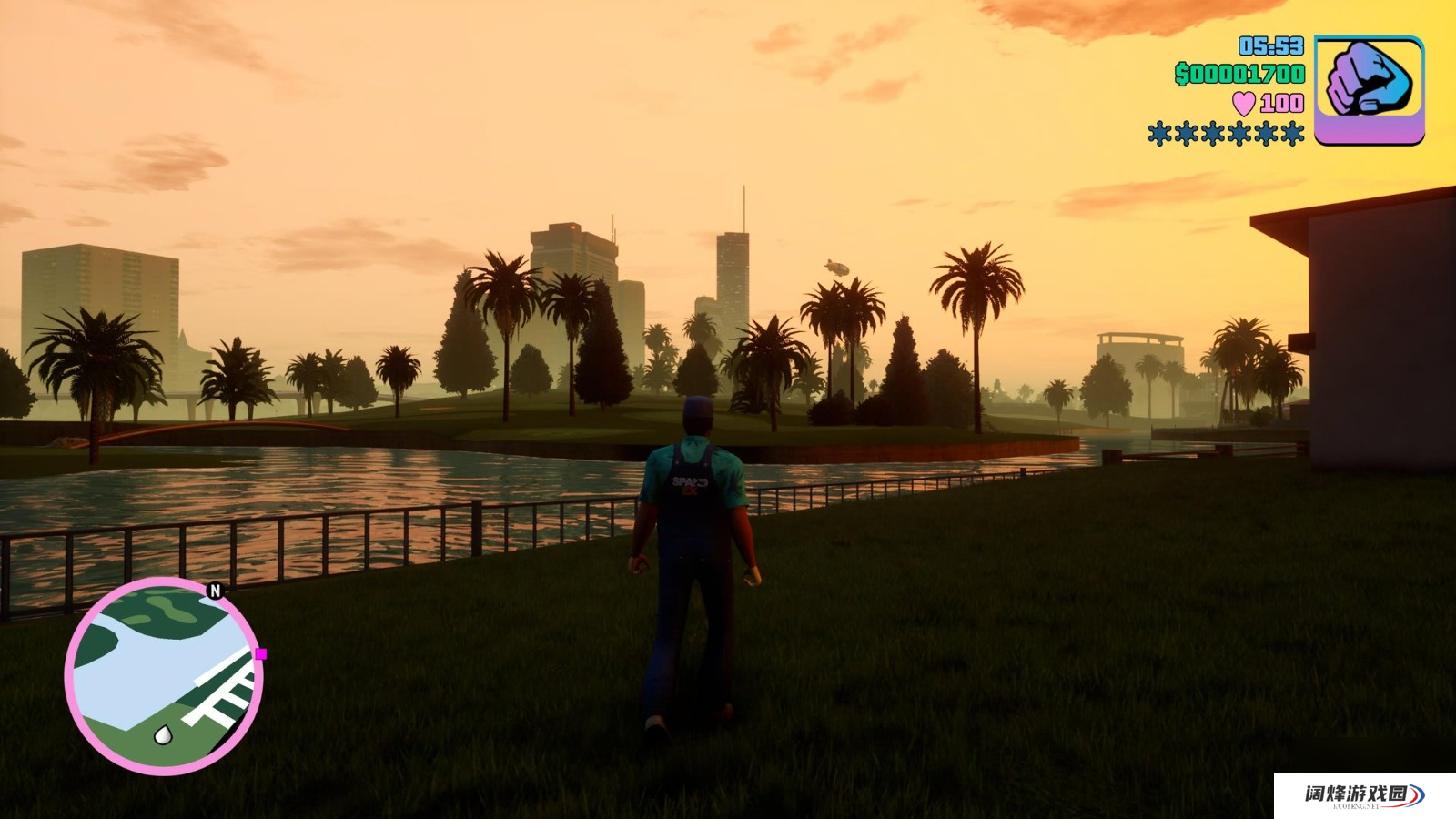Click the pink heart health icon
1456x819 pixels.
[1243, 102]
